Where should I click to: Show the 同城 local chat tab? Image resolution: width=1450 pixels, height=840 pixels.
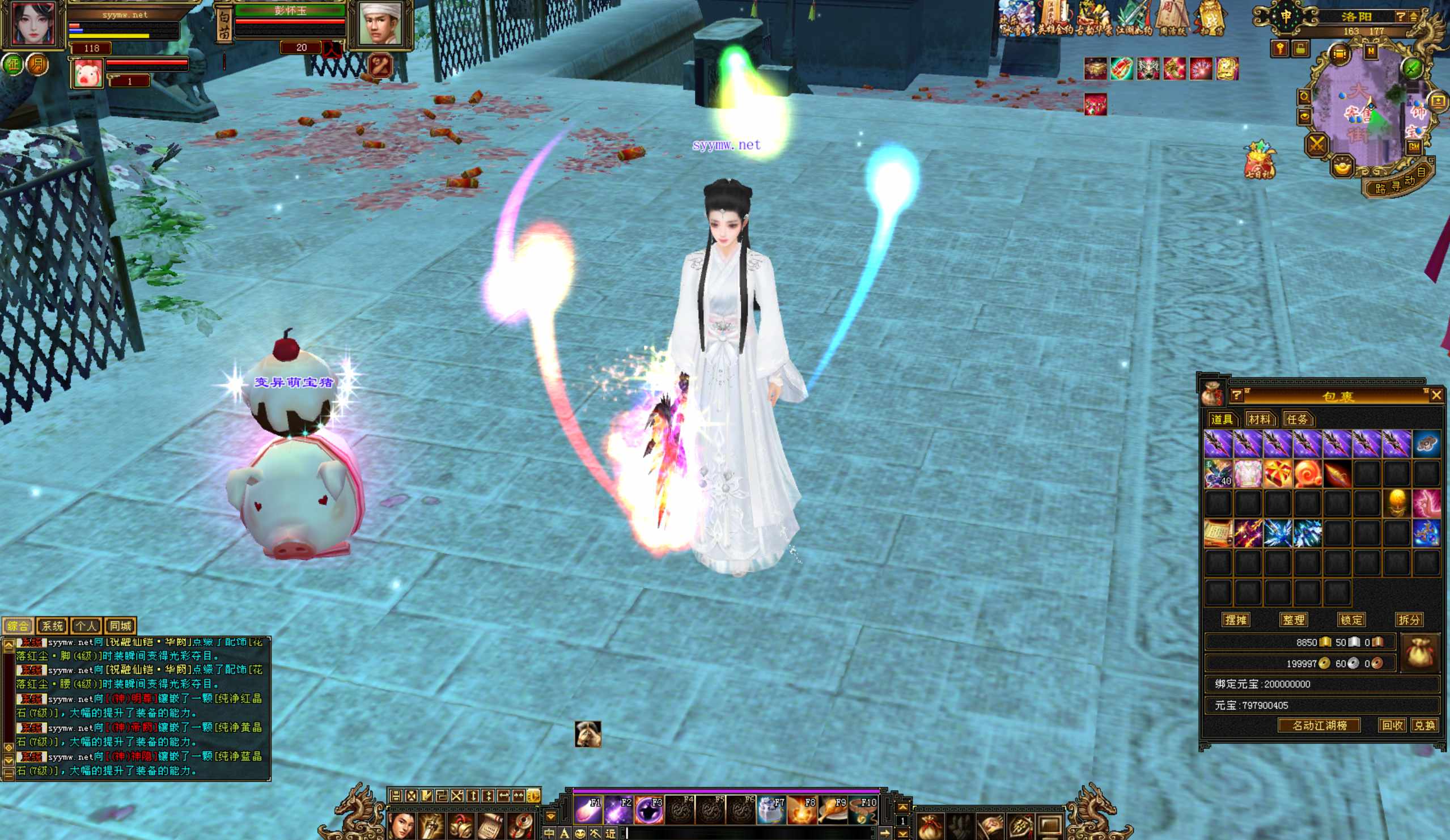(120, 626)
